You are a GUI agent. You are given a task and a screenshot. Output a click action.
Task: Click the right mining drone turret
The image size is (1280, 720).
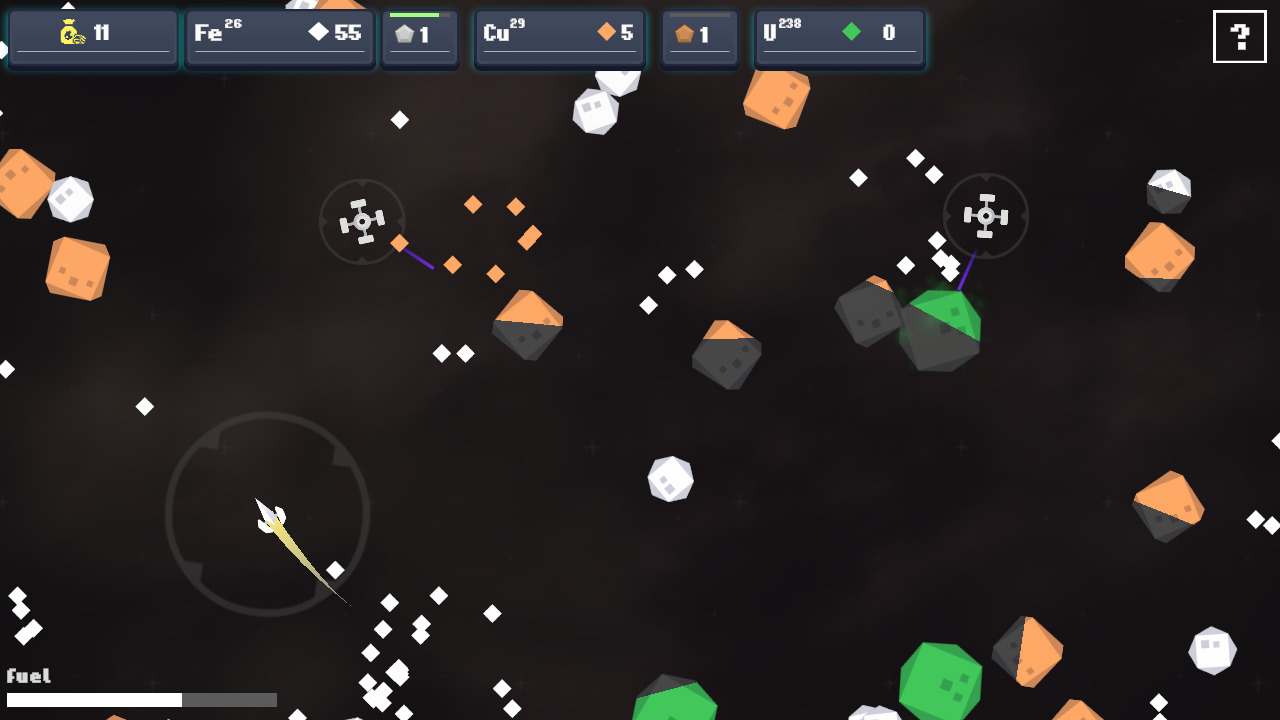(x=986, y=215)
